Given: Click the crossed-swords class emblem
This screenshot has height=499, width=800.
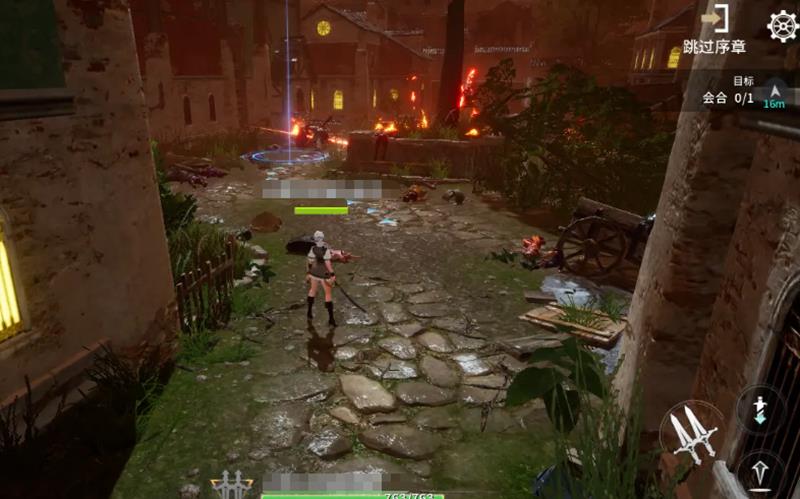Looking at the screenshot, I should 232,486.
